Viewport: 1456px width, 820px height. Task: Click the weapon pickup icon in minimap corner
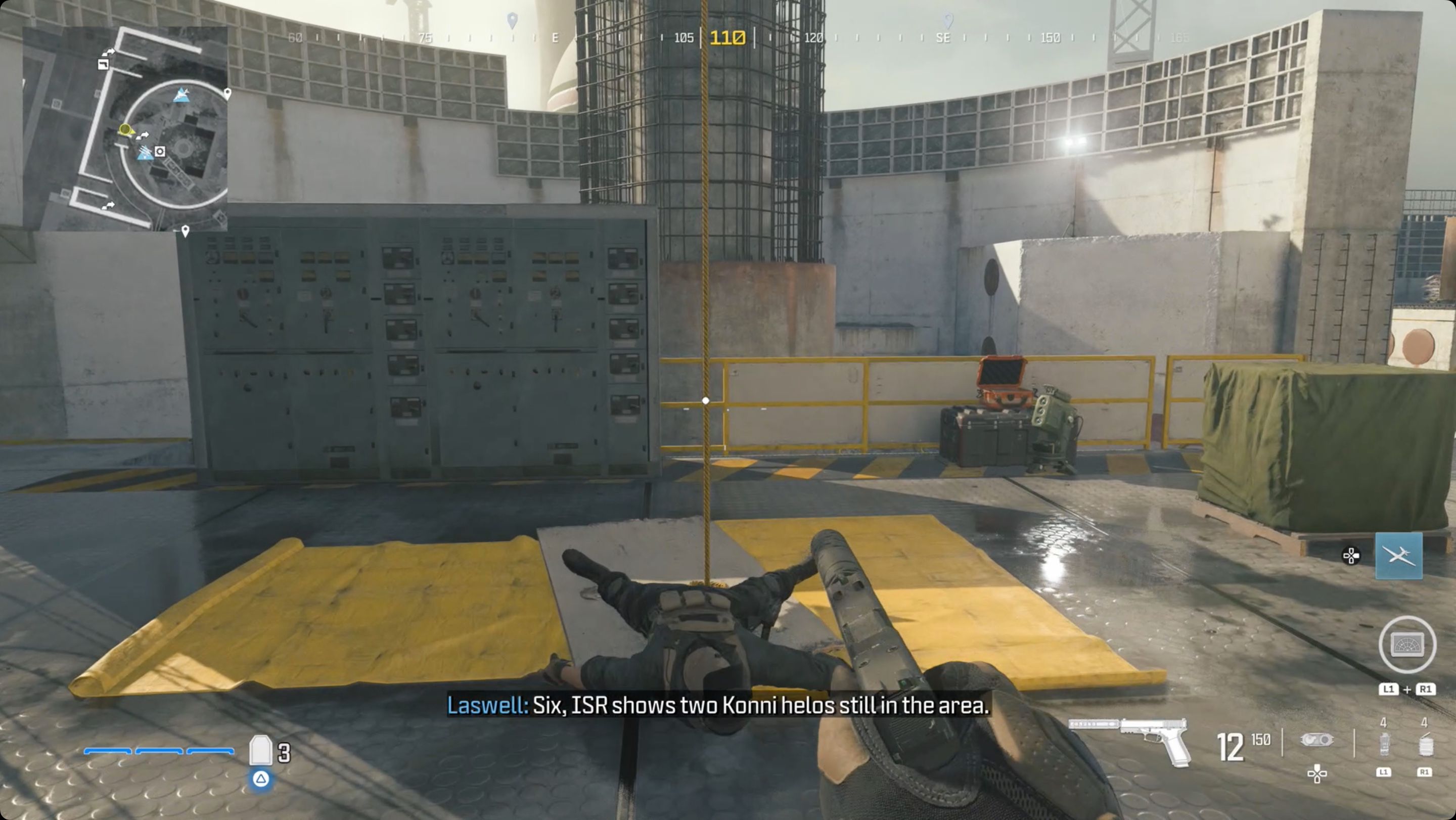pyautogui.click(x=103, y=65)
